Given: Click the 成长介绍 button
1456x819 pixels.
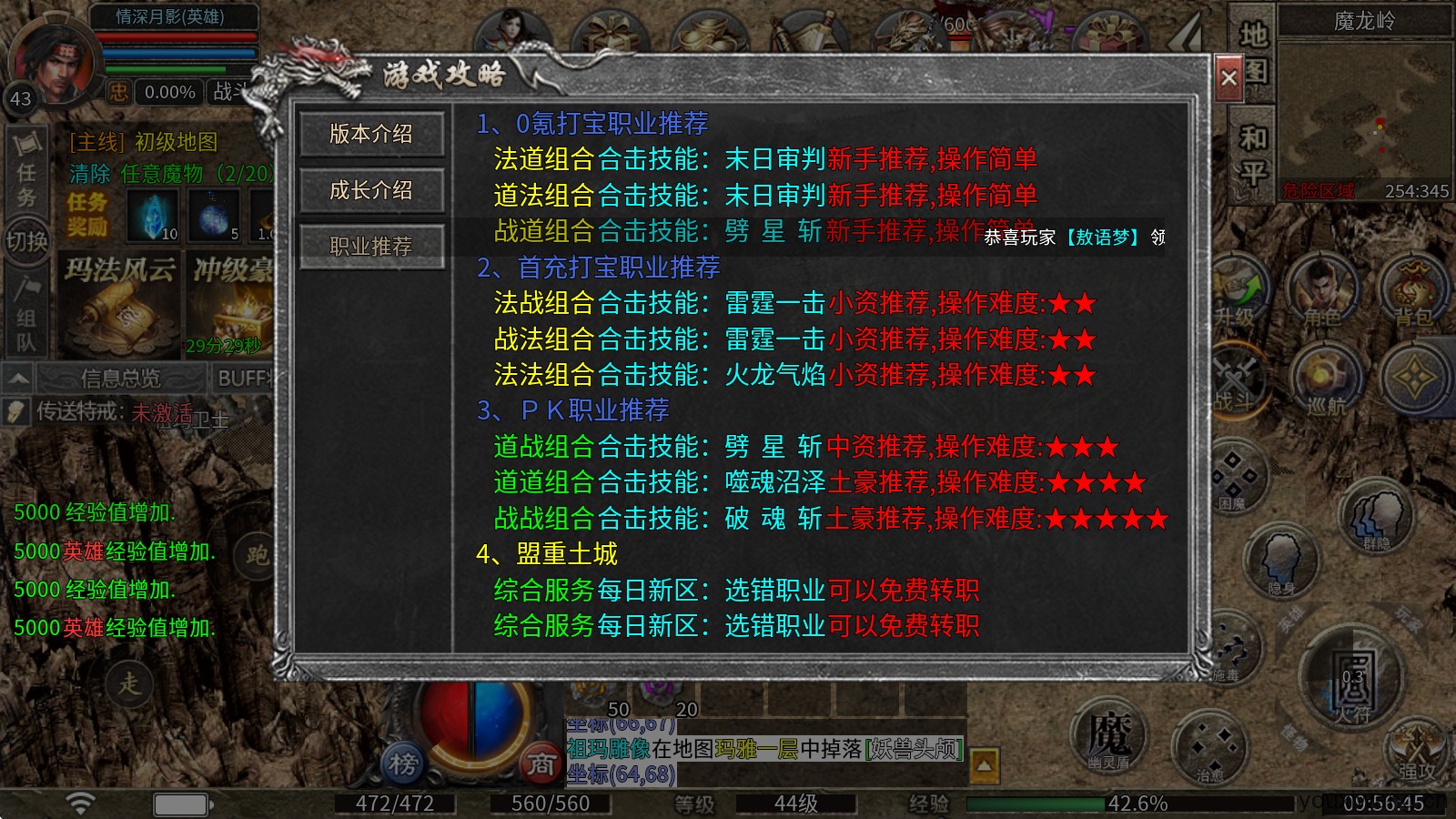Looking at the screenshot, I should [372, 190].
